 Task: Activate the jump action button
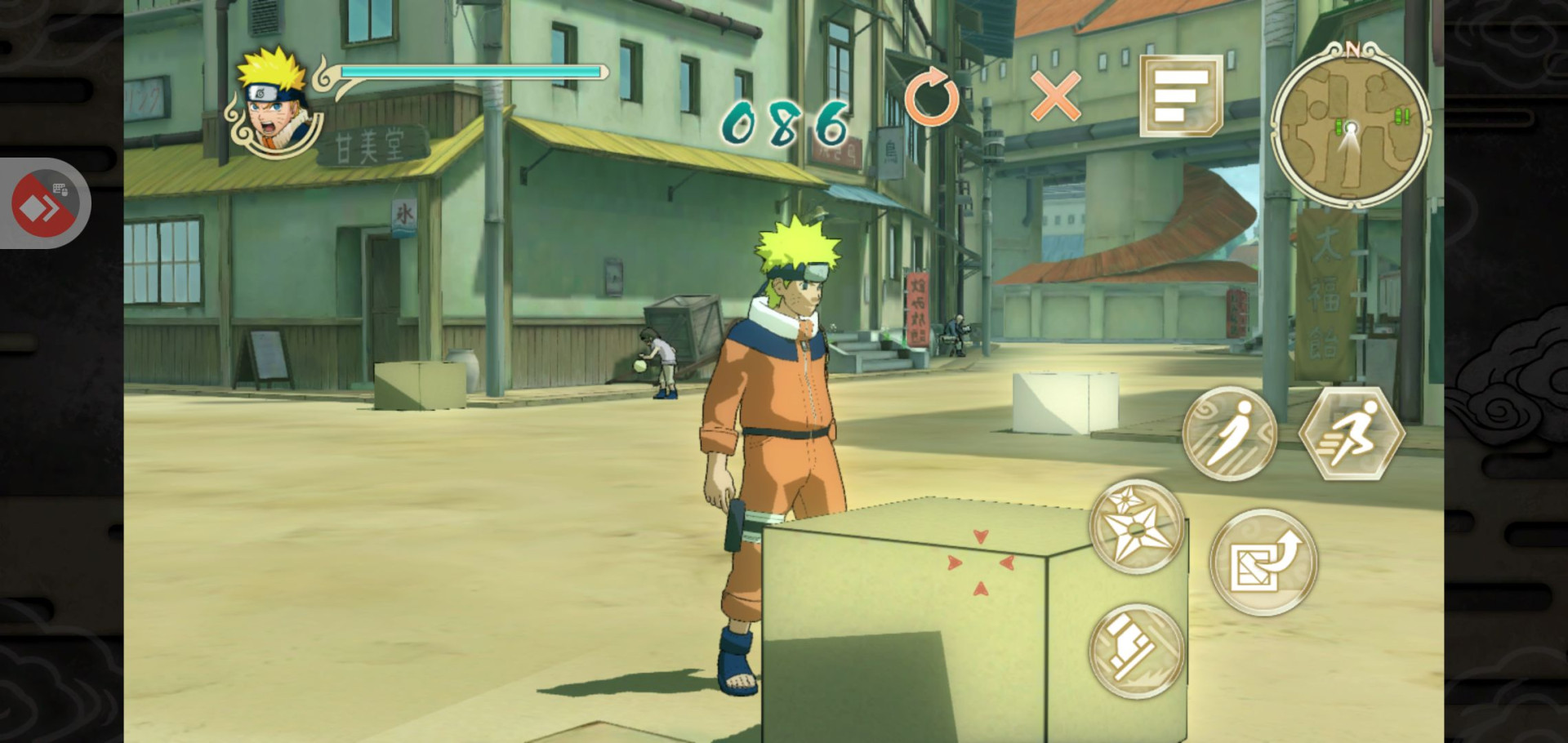tap(1229, 434)
